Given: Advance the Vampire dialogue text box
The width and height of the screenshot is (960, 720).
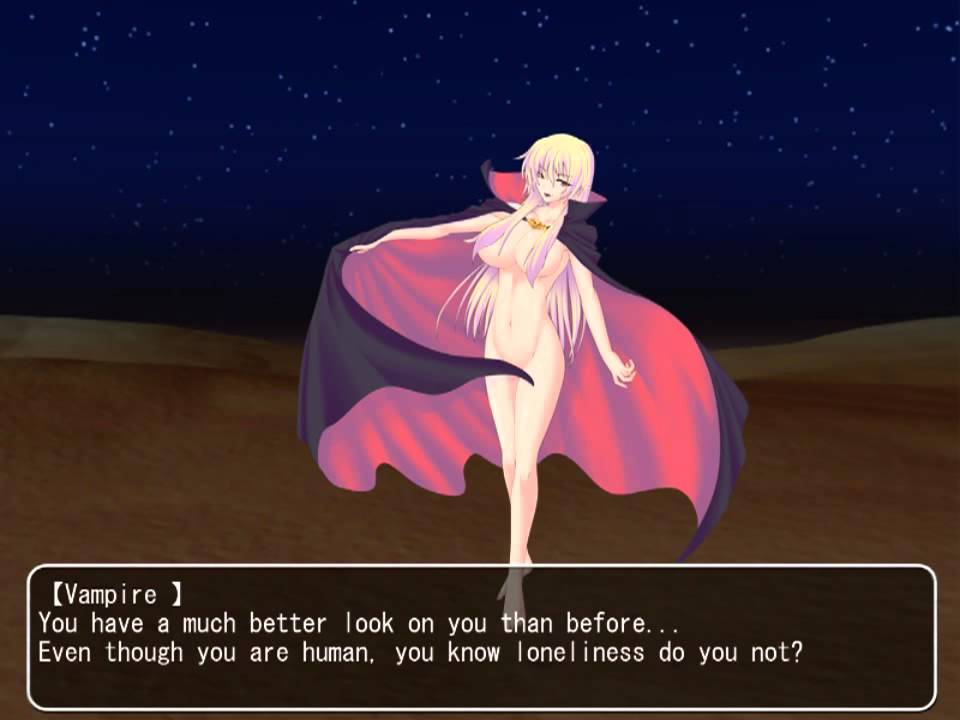Looking at the screenshot, I should click(480, 637).
